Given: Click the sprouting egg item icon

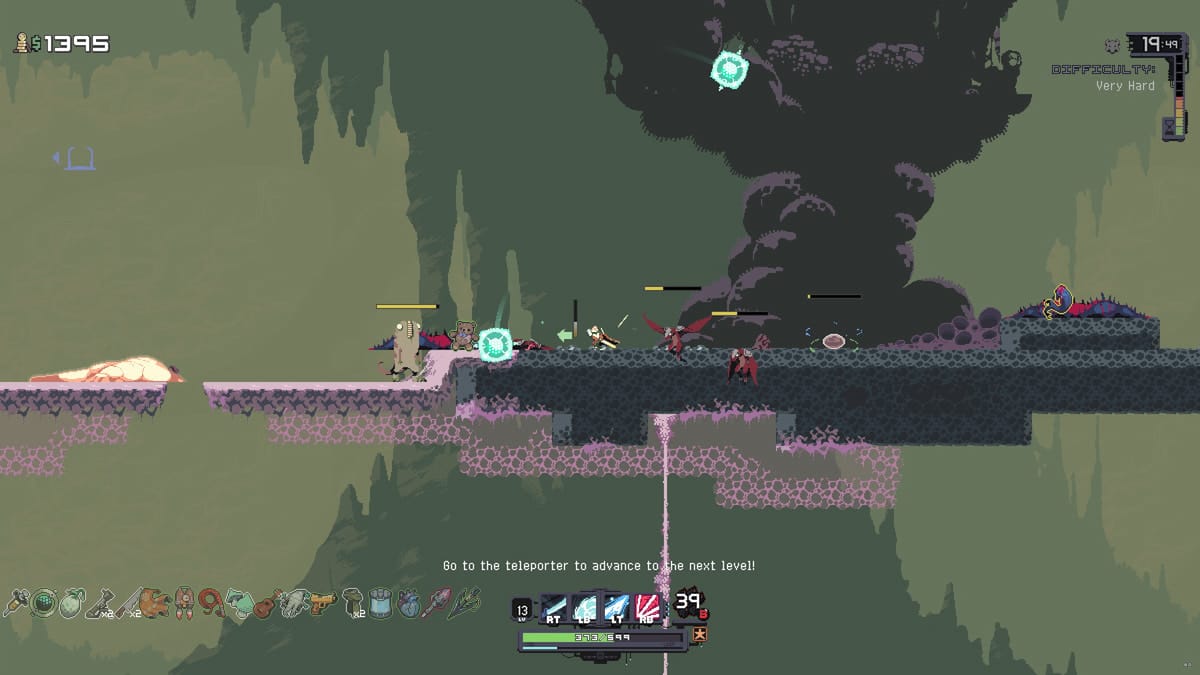Looking at the screenshot, I should [71, 604].
